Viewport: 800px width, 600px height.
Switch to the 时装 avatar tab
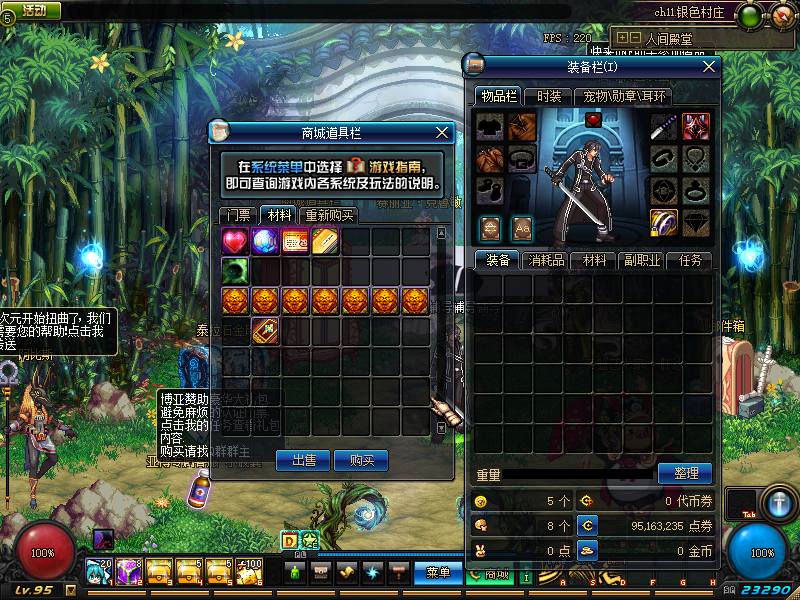pyautogui.click(x=548, y=97)
